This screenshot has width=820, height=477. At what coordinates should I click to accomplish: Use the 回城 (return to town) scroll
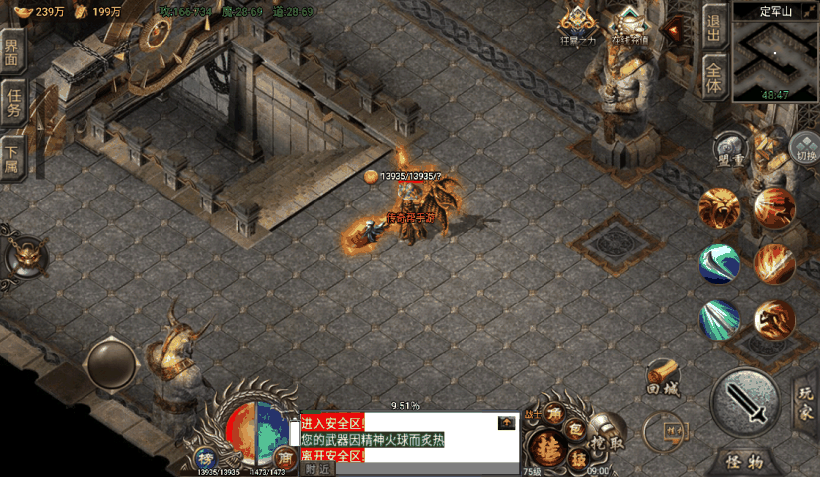[x=662, y=378]
